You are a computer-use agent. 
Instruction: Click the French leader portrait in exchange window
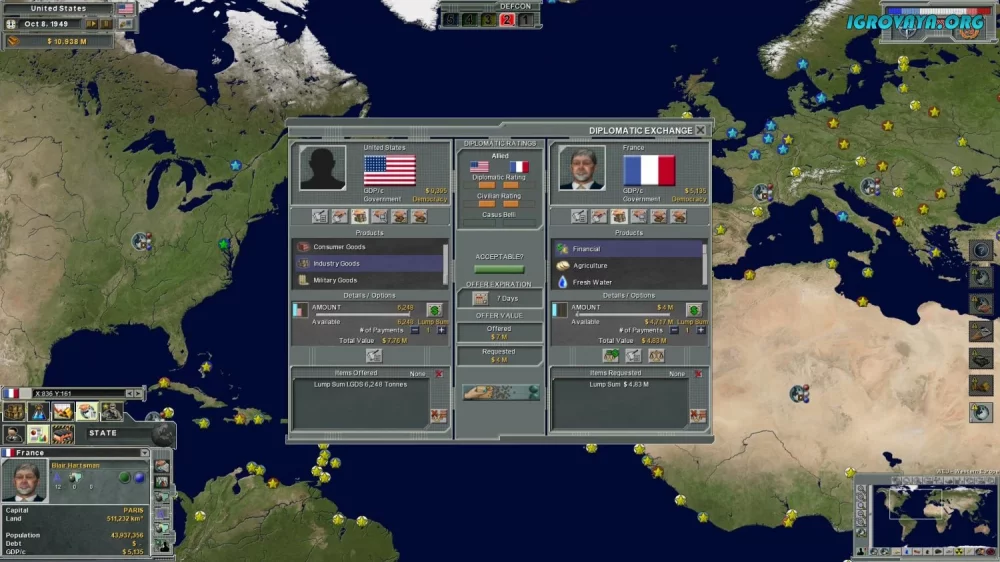pos(581,168)
